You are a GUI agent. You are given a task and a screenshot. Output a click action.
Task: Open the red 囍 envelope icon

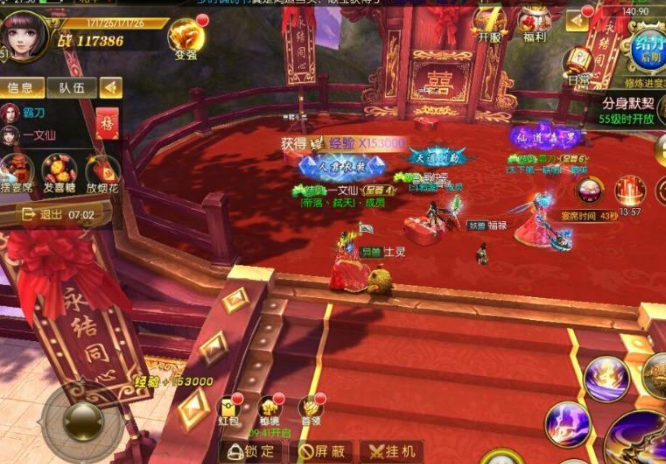tap(108, 124)
